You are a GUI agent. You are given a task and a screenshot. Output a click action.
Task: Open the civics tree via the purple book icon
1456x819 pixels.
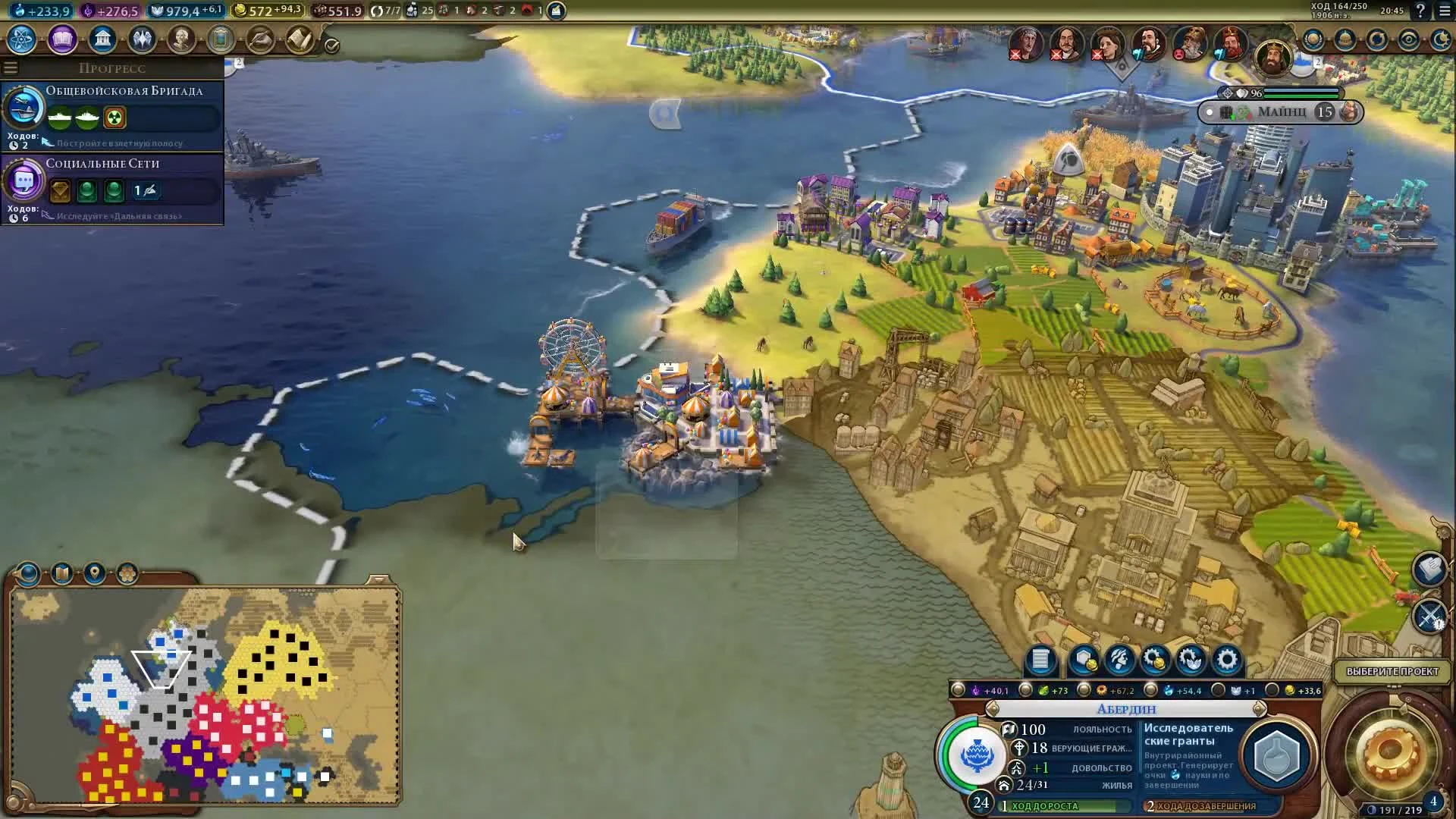61,40
